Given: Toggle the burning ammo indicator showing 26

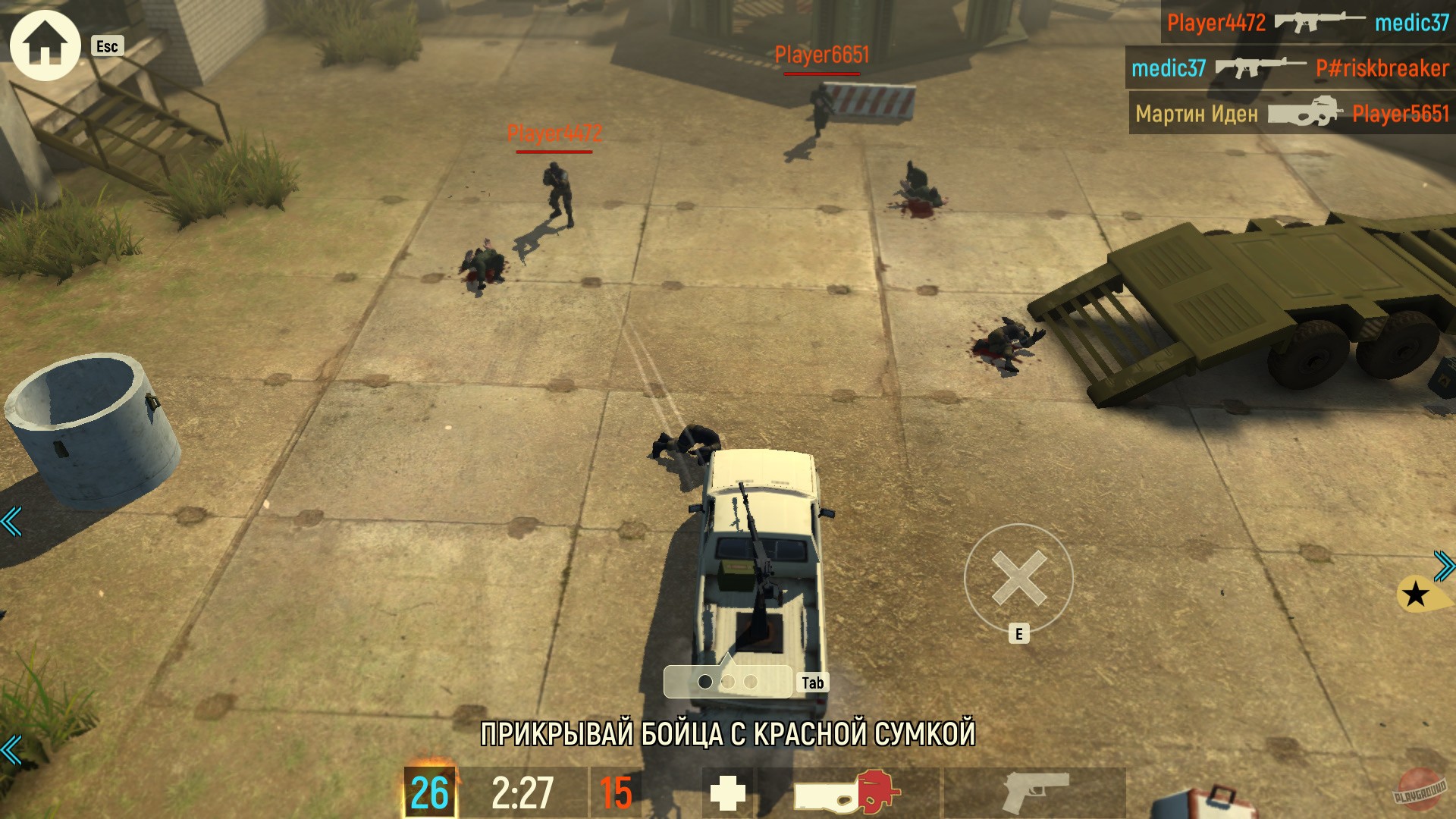Looking at the screenshot, I should 430,791.
